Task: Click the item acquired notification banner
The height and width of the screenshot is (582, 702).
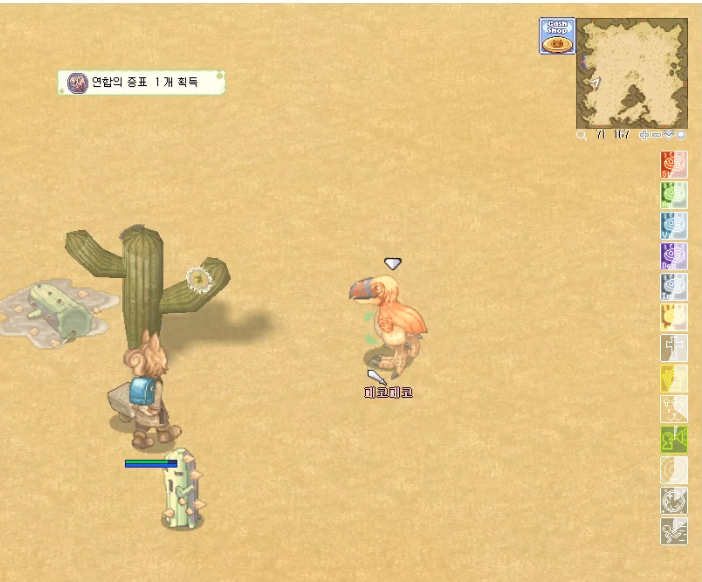Action: 141,82
